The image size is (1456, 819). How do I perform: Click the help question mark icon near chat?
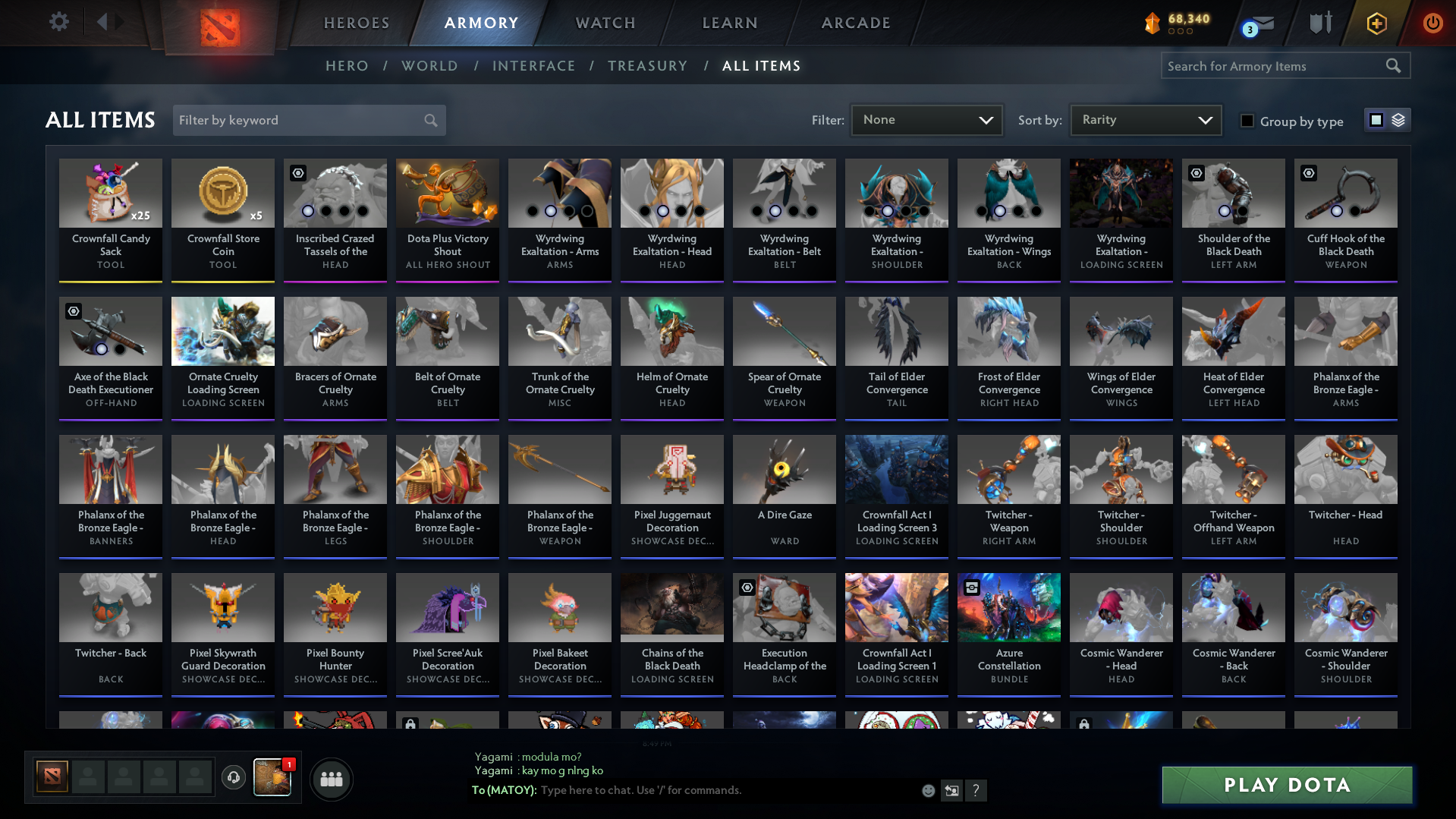click(x=976, y=790)
